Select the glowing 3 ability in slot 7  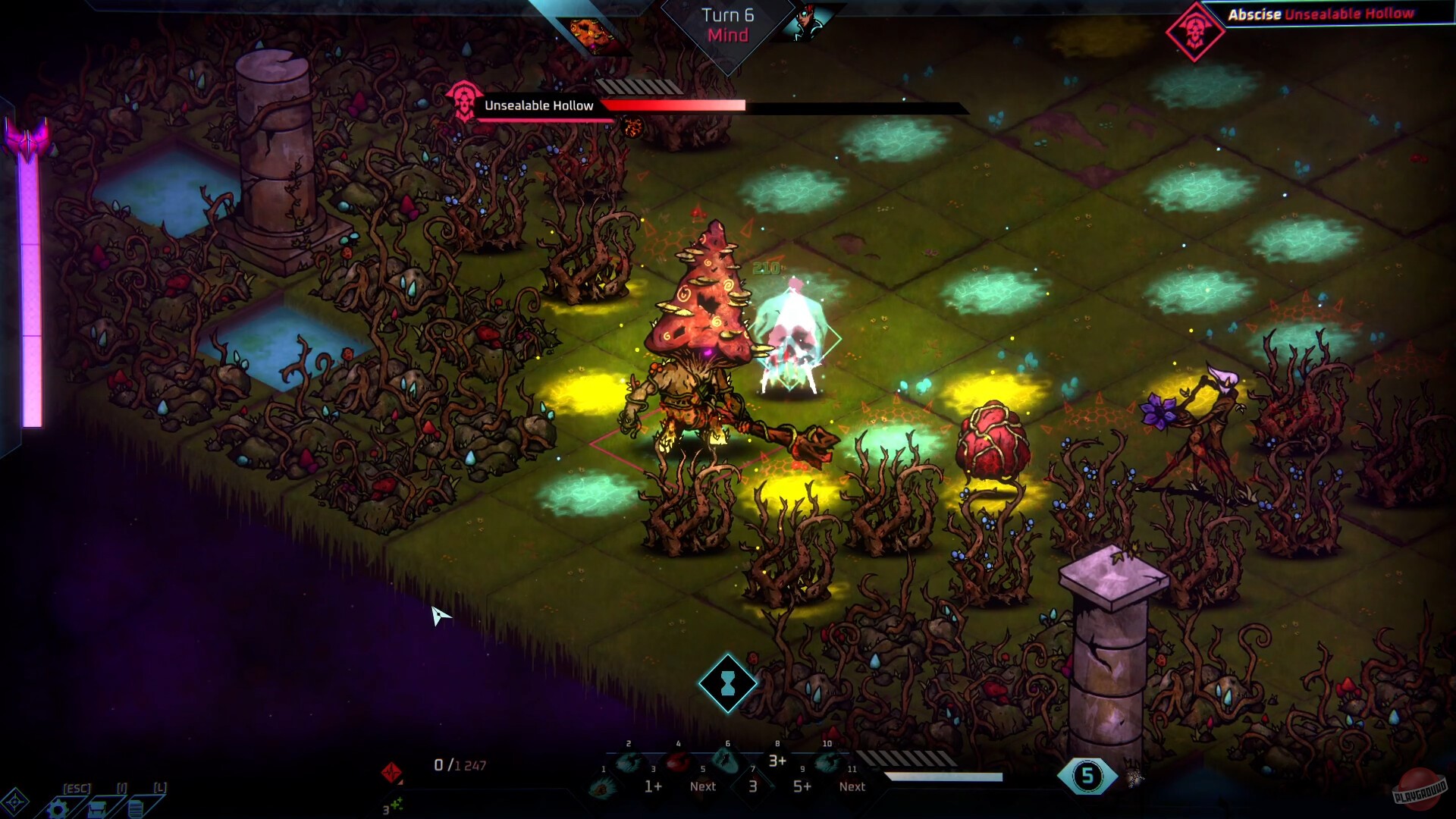[752, 786]
